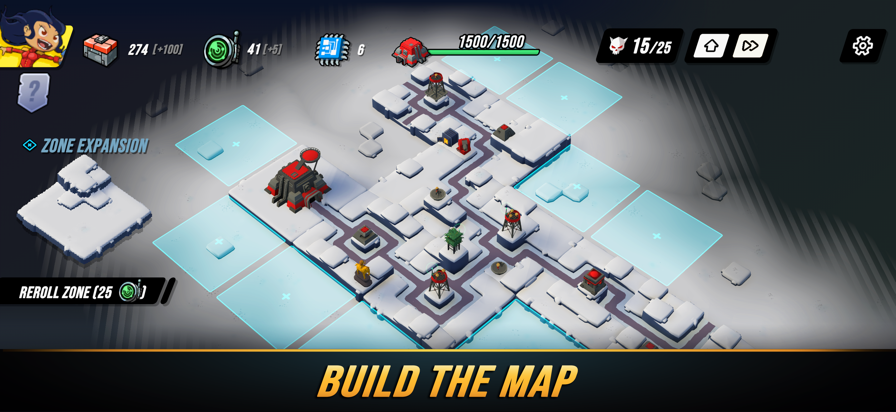Click the home base arrow button
This screenshot has height=412, width=896.
pyautogui.click(x=711, y=46)
